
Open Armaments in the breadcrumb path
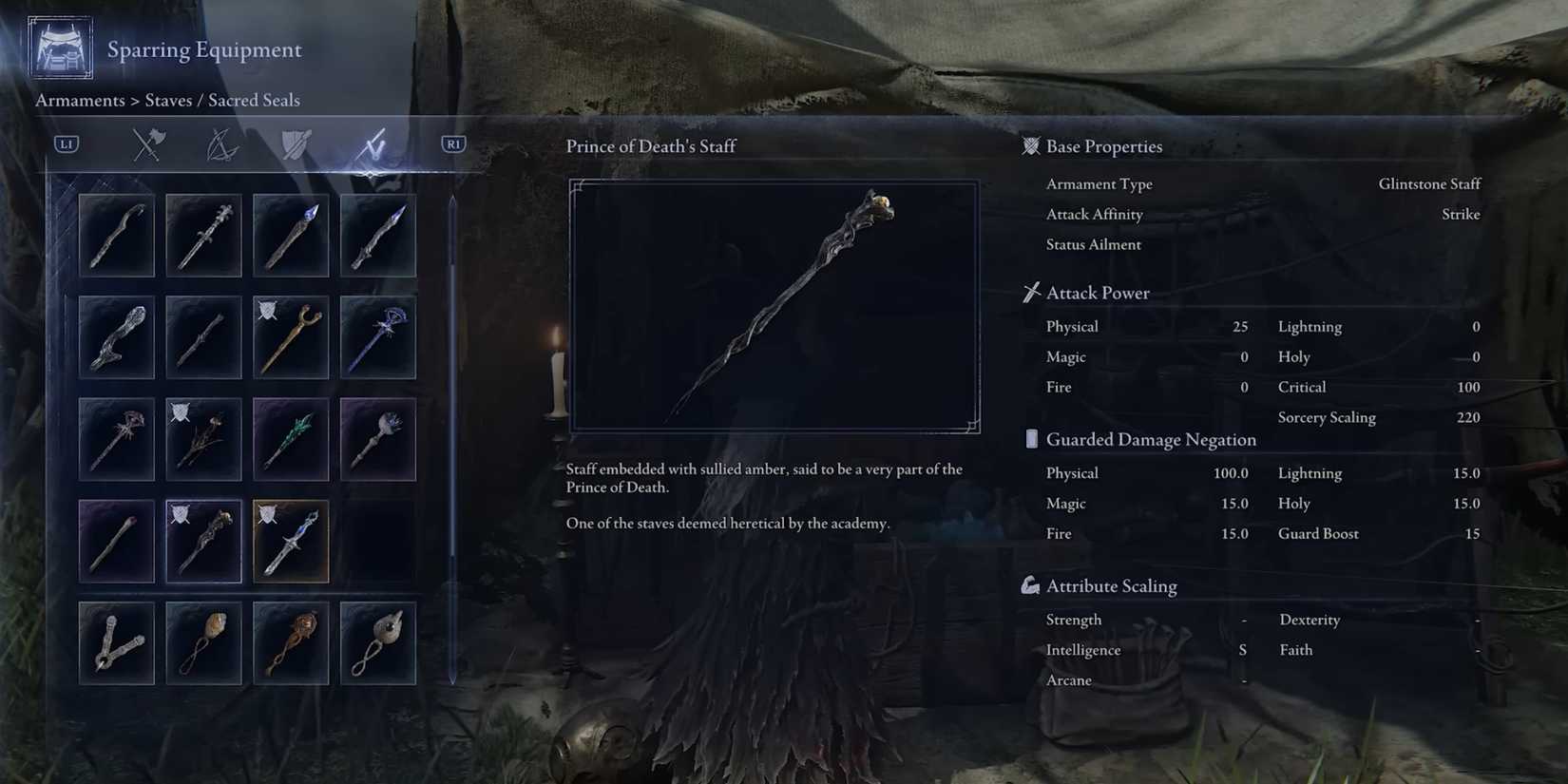tap(80, 100)
